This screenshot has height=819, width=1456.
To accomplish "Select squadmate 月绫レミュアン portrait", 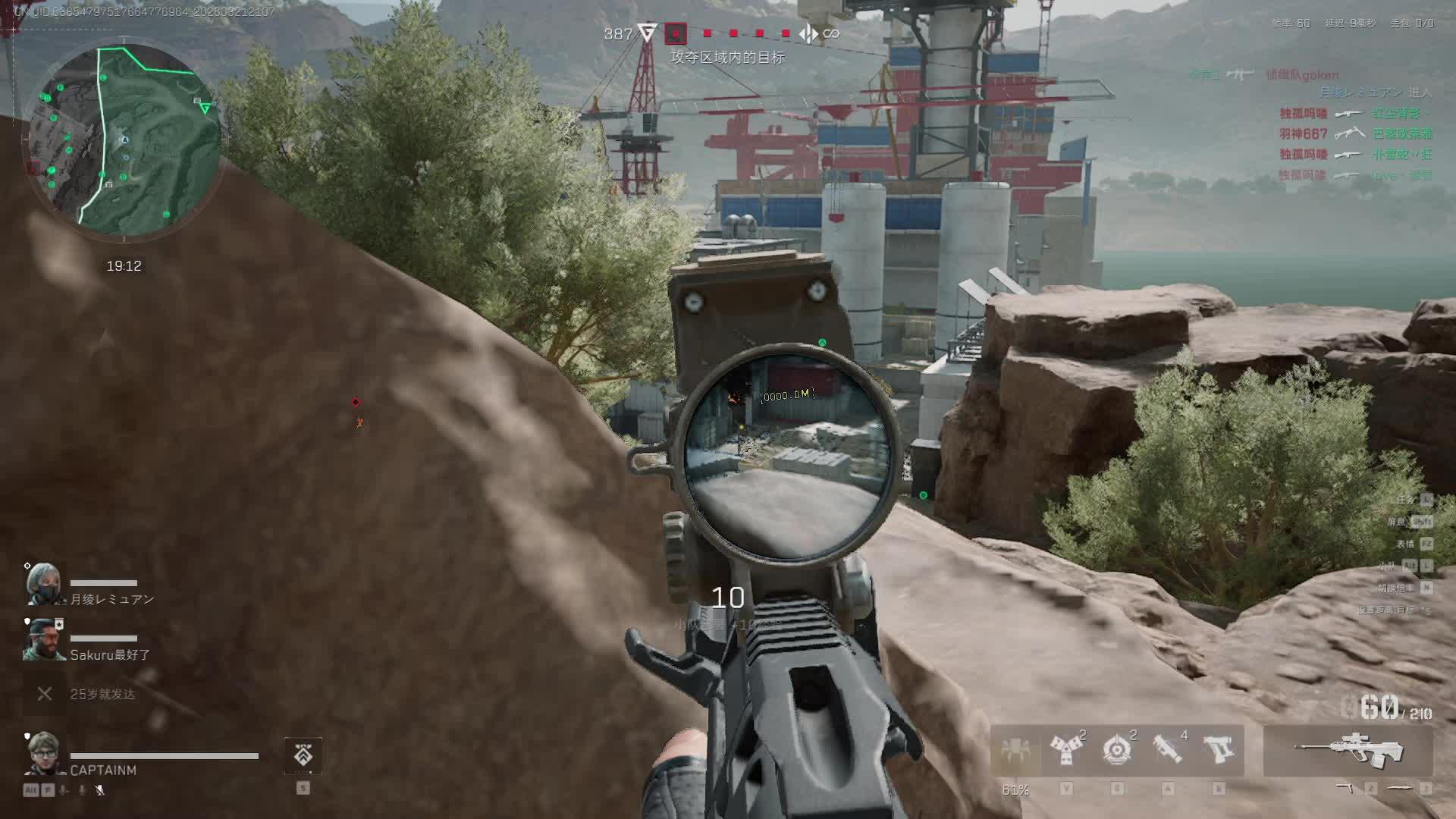I will point(44,584).
